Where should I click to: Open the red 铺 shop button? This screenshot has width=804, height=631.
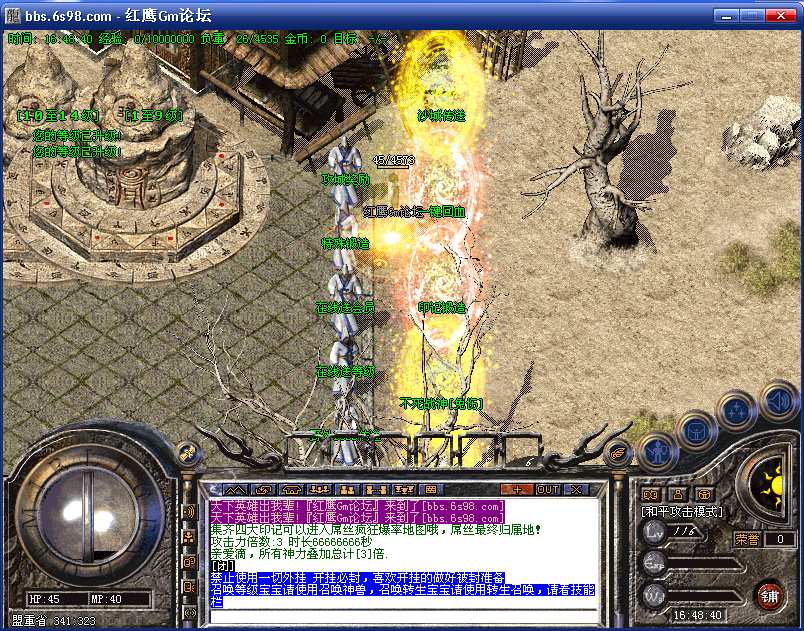click(769, 597)
